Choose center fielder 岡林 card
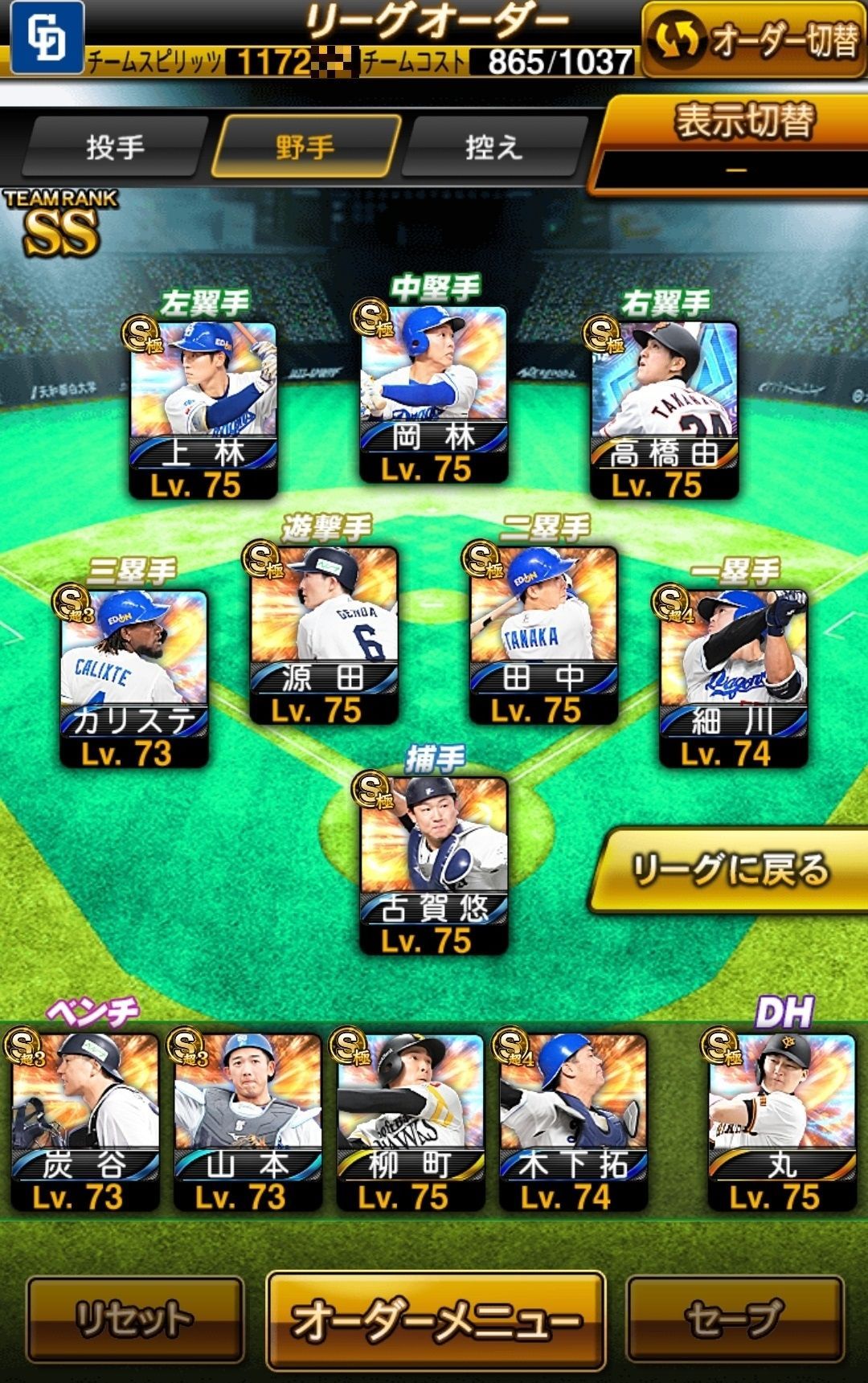This screenshot has height=1383, width=868. (x=434, y=394)
